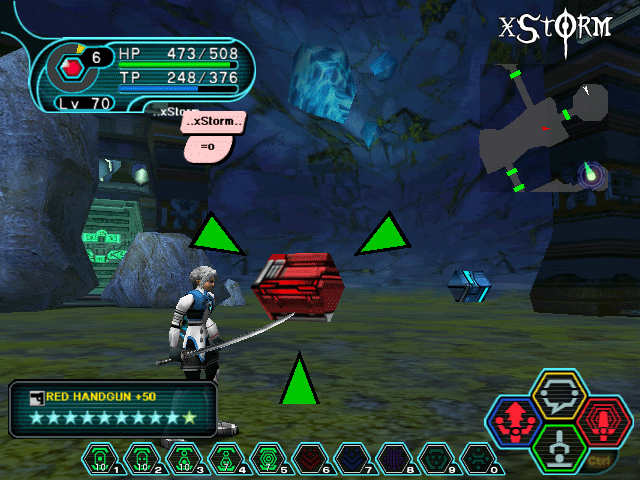Use hotbar slot 1 item
This screenshot has width=640, height=480.
coord(102,459)
